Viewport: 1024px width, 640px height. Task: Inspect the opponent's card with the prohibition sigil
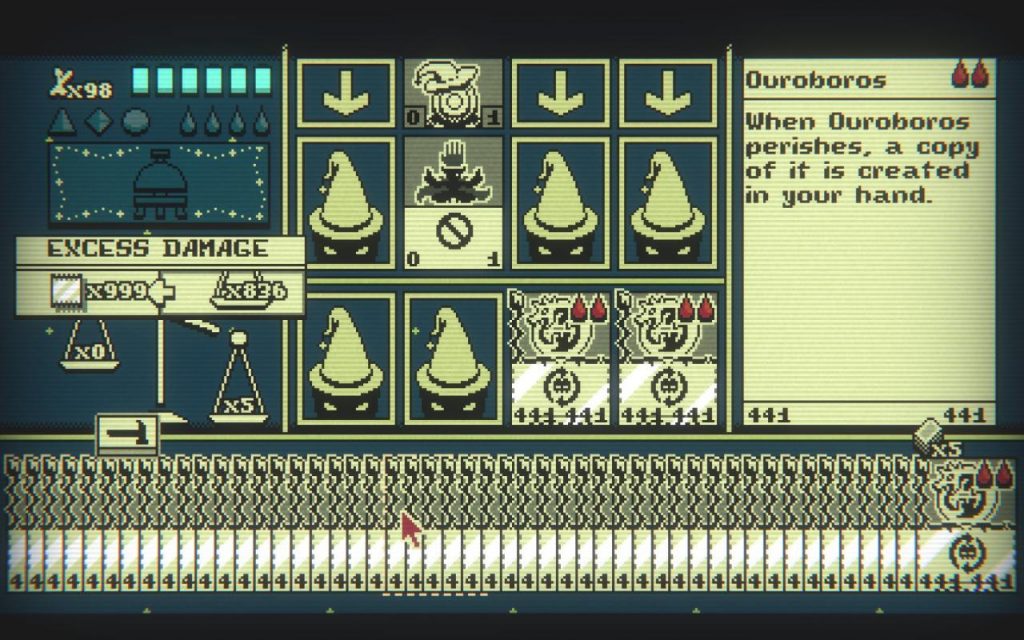pyautogui.click(x=452, y=205)
